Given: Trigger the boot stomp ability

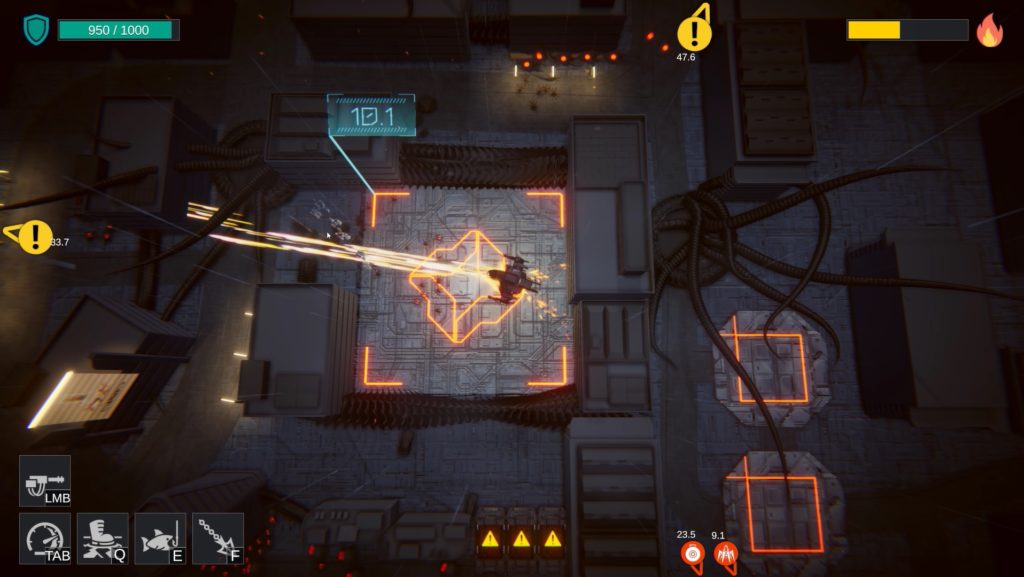Looking at the screenshot, I should tap(103, 538).
